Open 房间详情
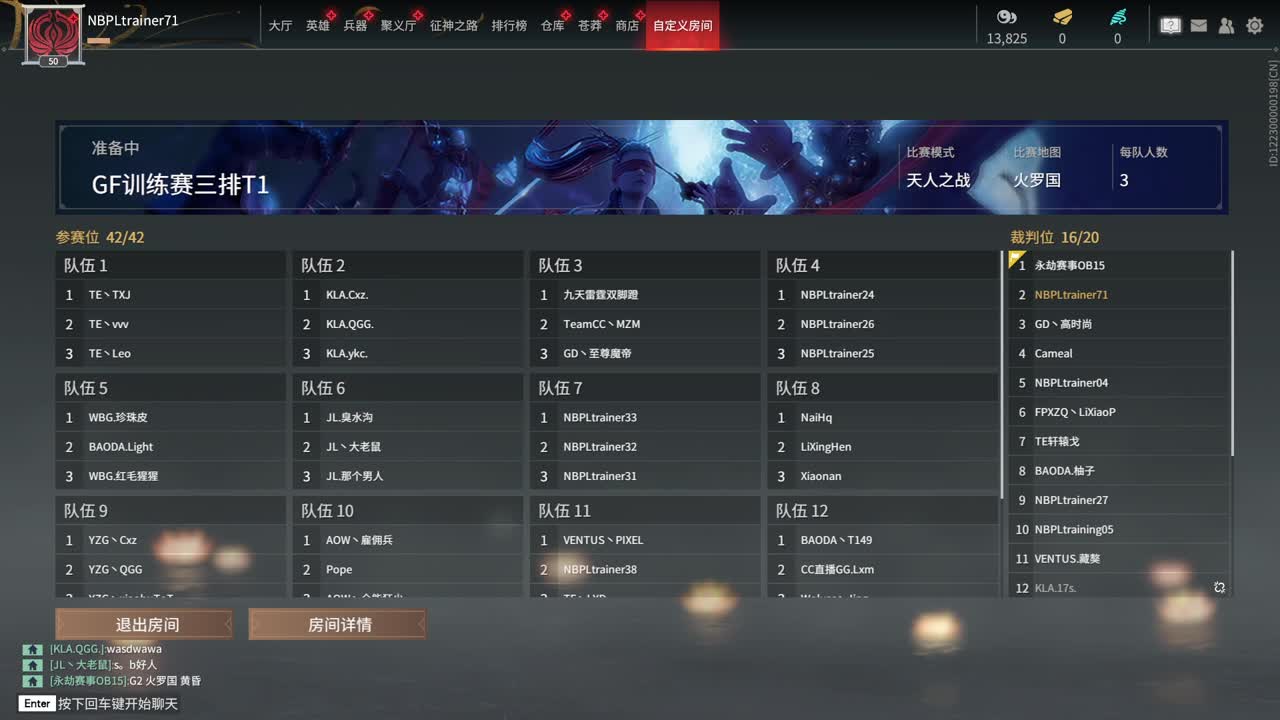1280x720 pixels. [x=336, y=623]
